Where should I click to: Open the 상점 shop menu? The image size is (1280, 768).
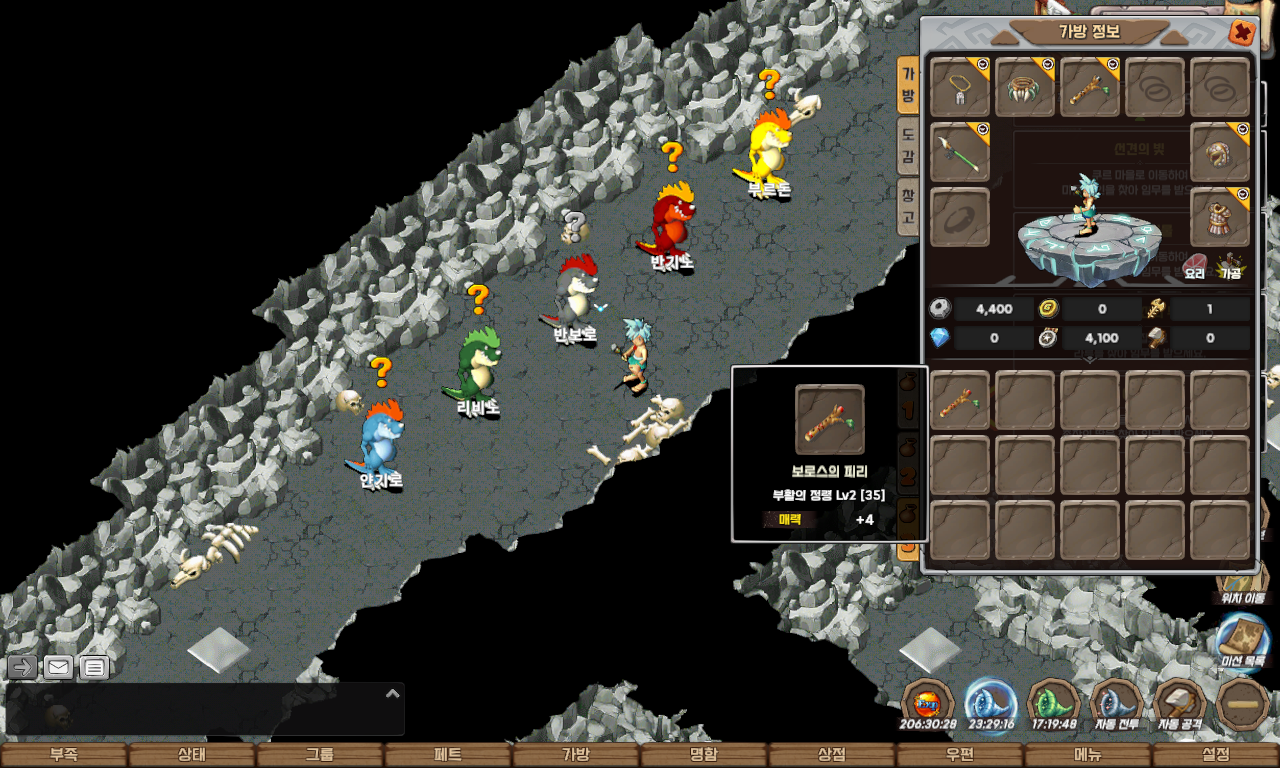coord(831,755)
